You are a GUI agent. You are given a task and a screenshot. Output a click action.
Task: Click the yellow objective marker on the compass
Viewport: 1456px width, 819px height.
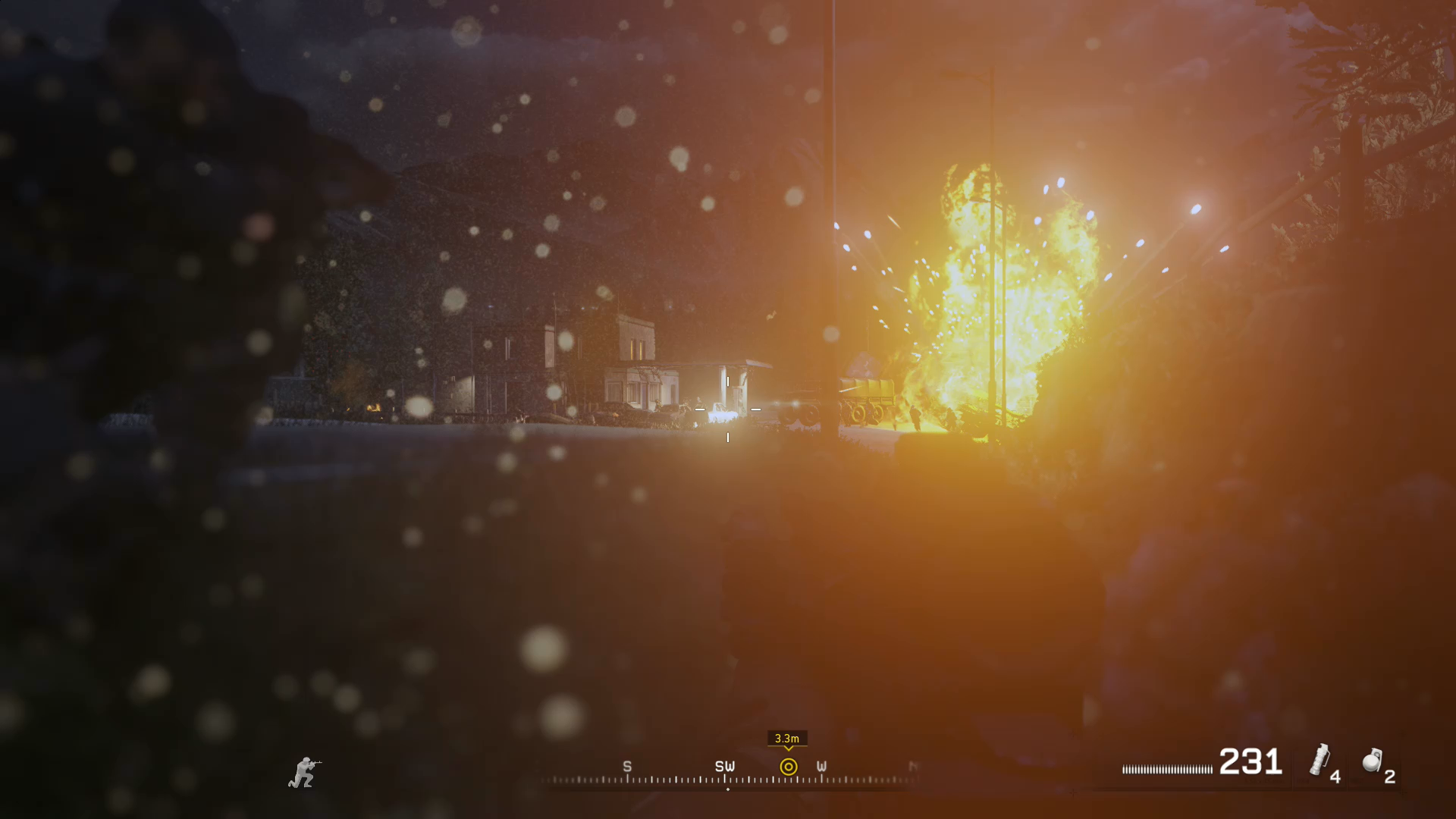(789, 767)
